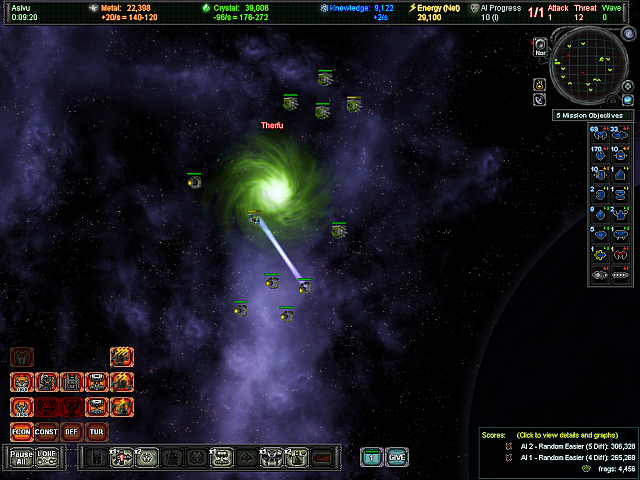Image resolution: width=640 pixels, height=480 pixels.
Task: Select control group 1 button
Action: pos(372,457)
